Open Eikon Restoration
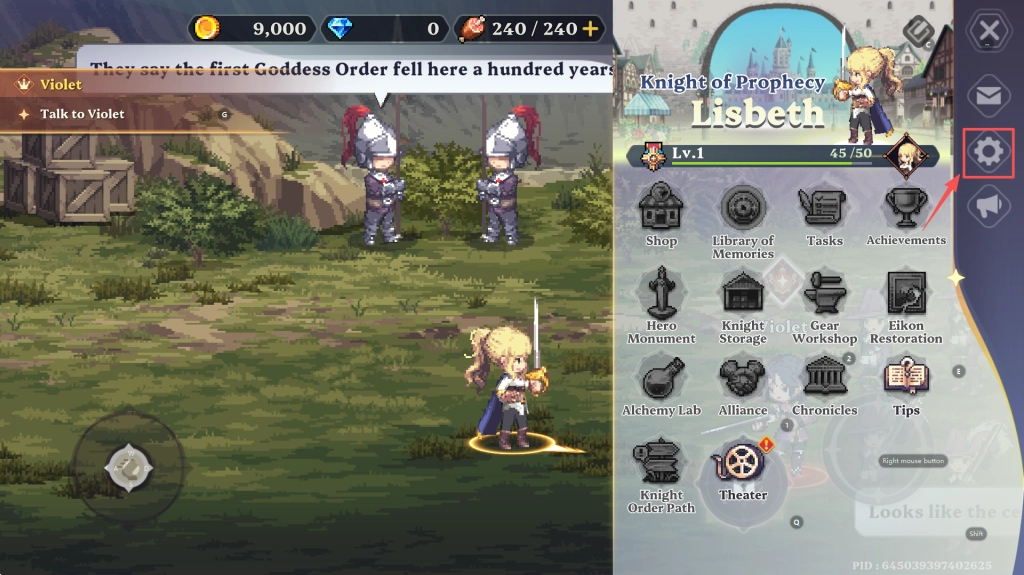 906,295
